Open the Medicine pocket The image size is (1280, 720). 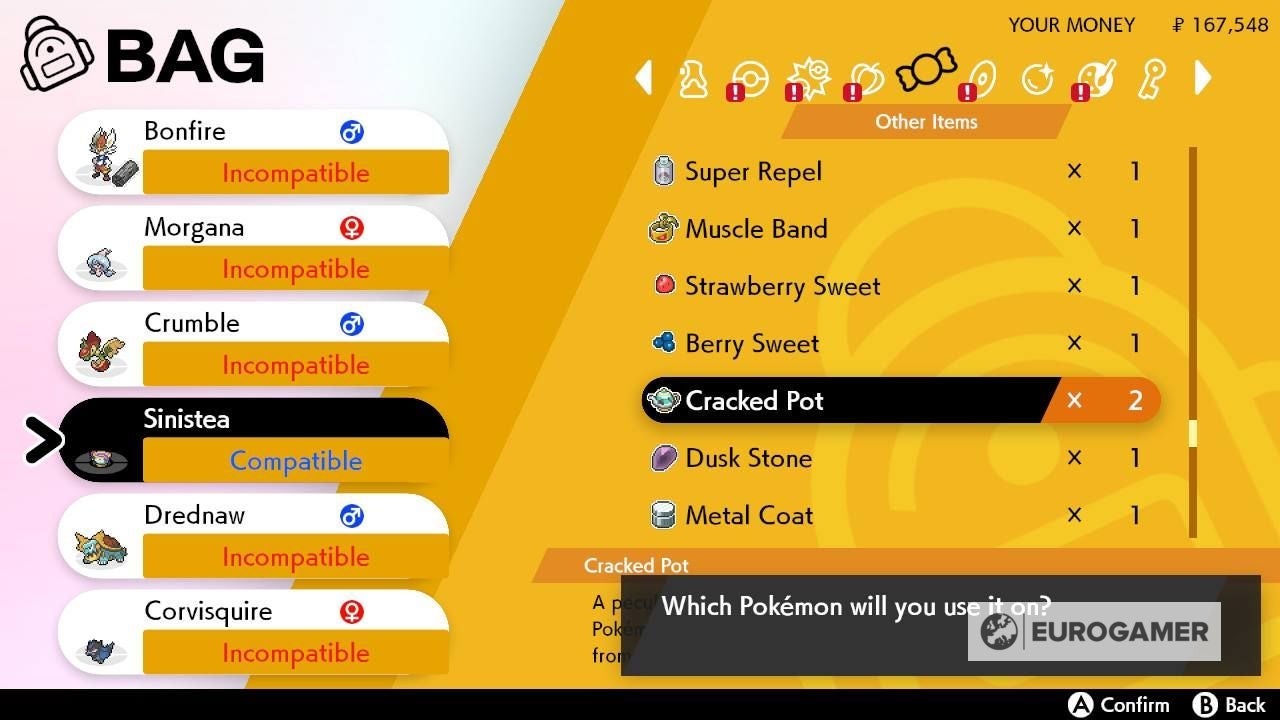coord(692,78)
